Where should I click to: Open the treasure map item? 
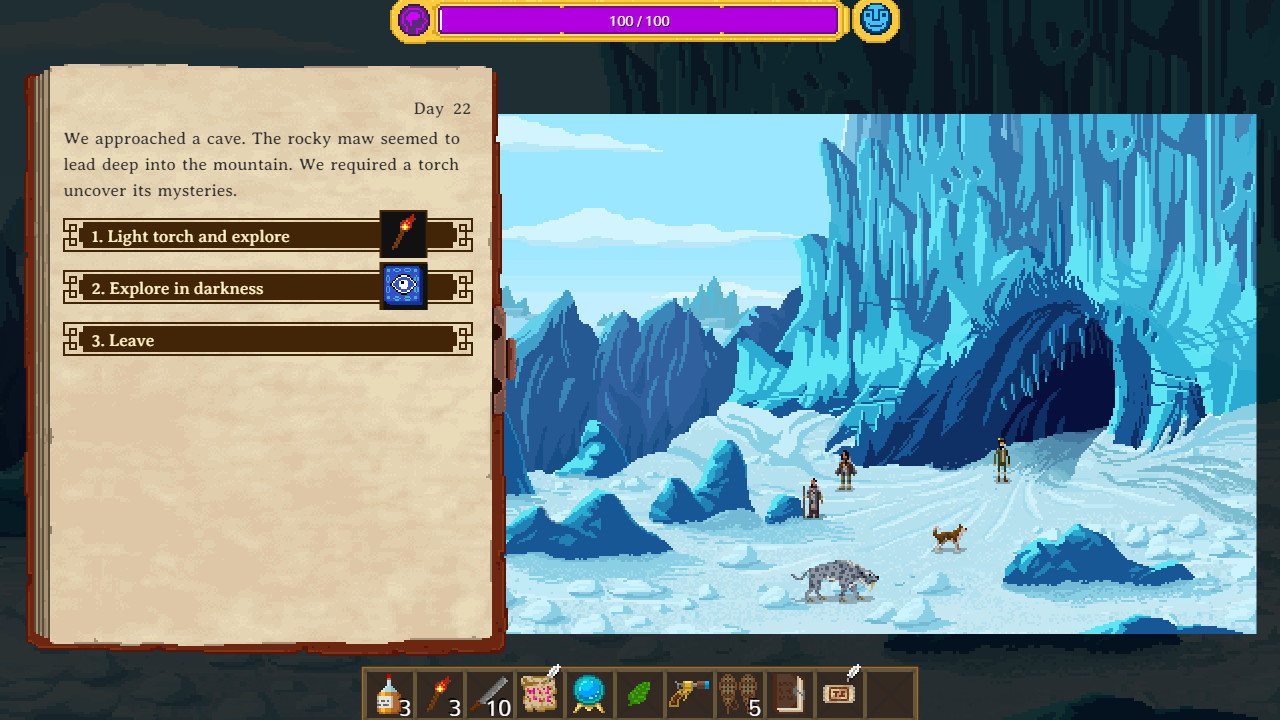539,692
